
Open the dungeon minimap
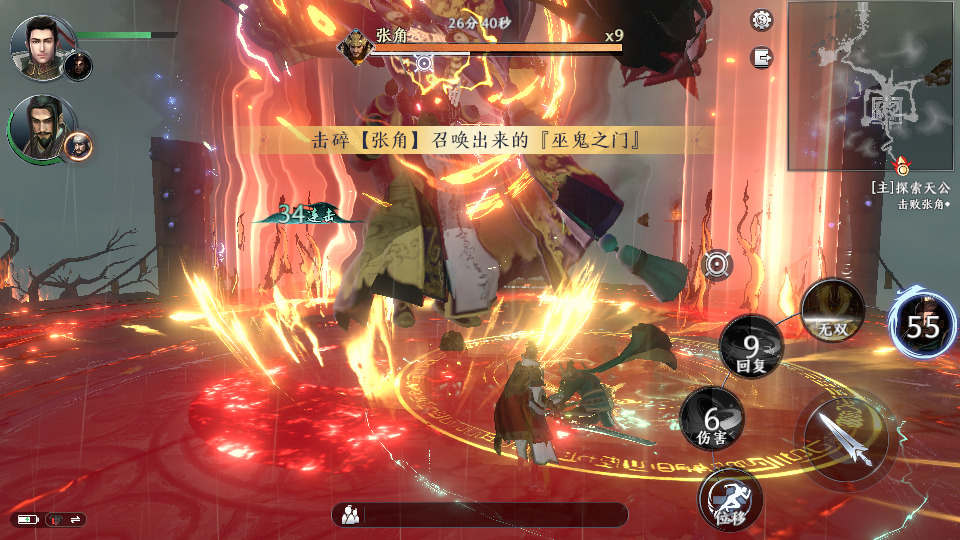click(872, 85)
